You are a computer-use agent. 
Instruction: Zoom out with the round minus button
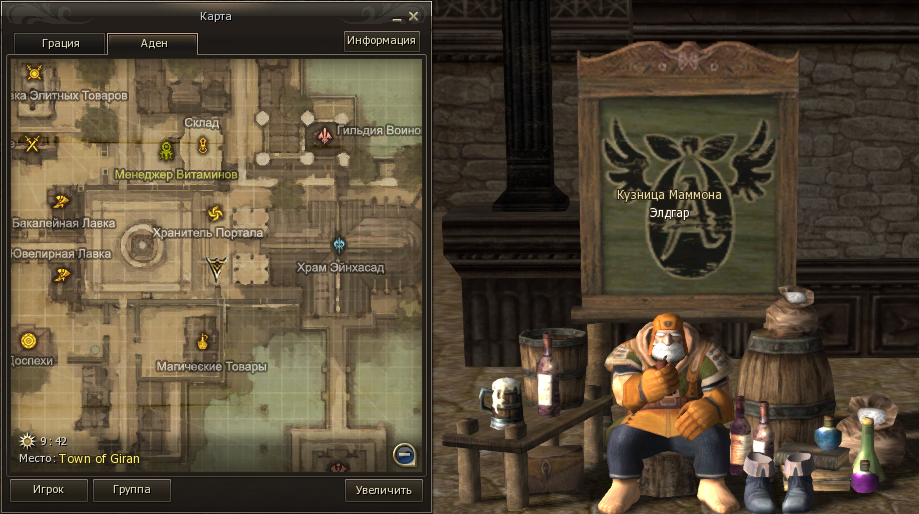click(x=405, y=456)
